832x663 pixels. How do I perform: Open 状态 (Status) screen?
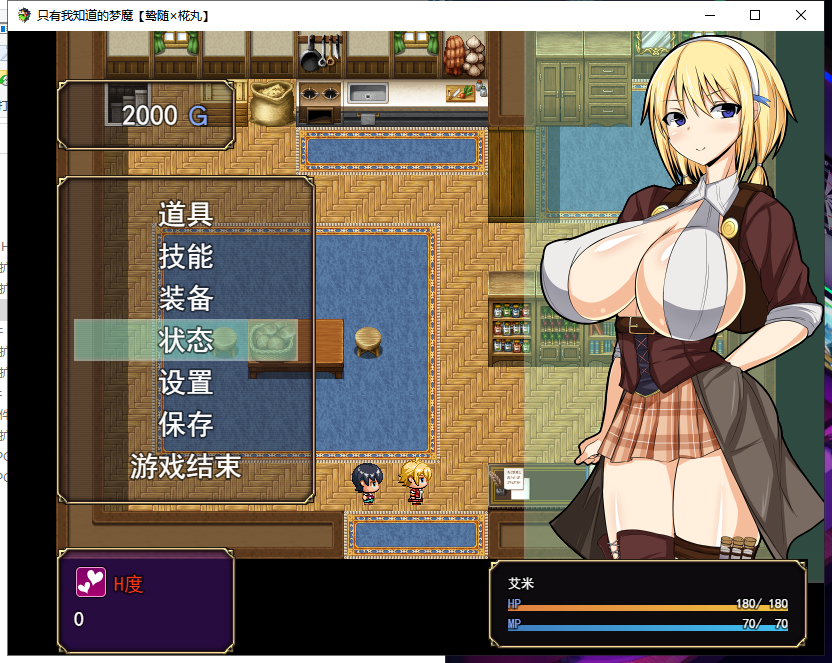pos(186,340)
